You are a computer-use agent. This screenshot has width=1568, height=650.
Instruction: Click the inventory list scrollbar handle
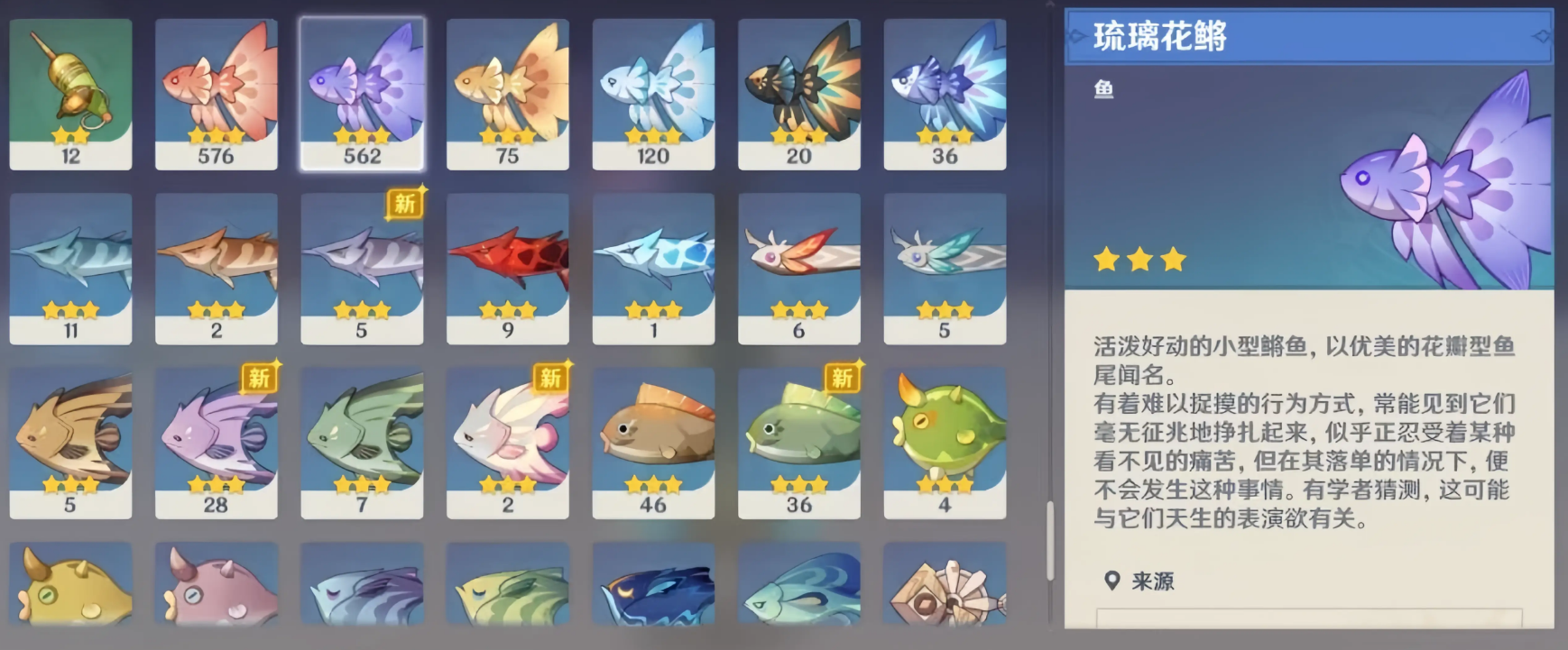click(x=1050, y=541)
